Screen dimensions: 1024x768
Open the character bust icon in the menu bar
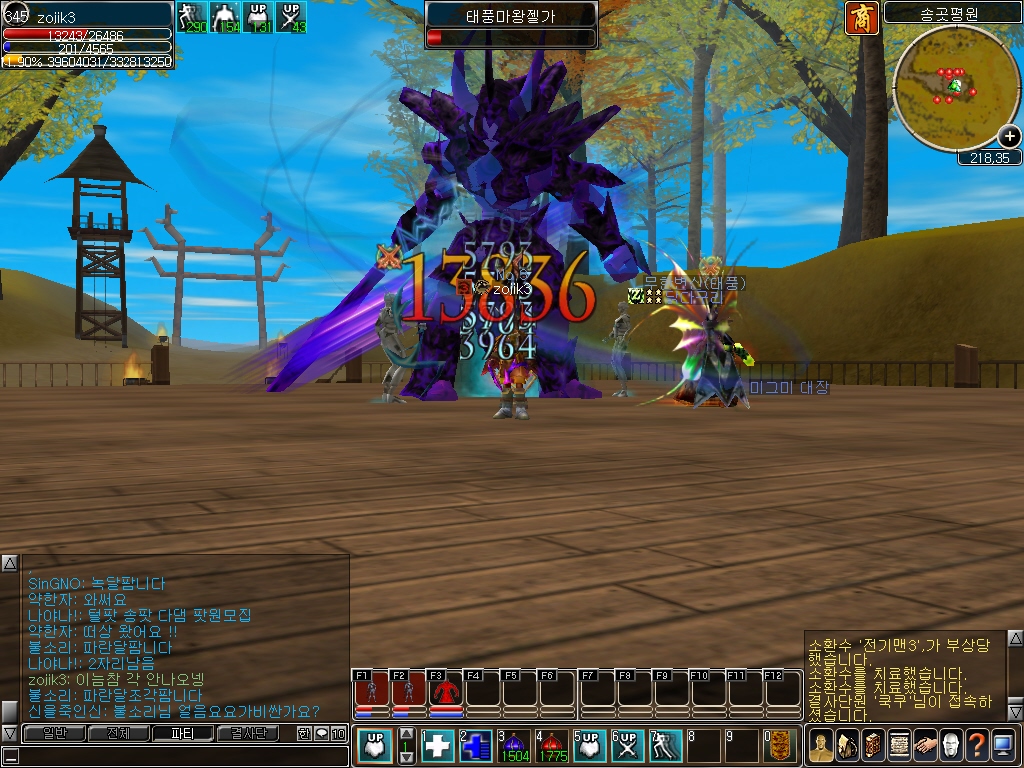(x=821, y=745)
